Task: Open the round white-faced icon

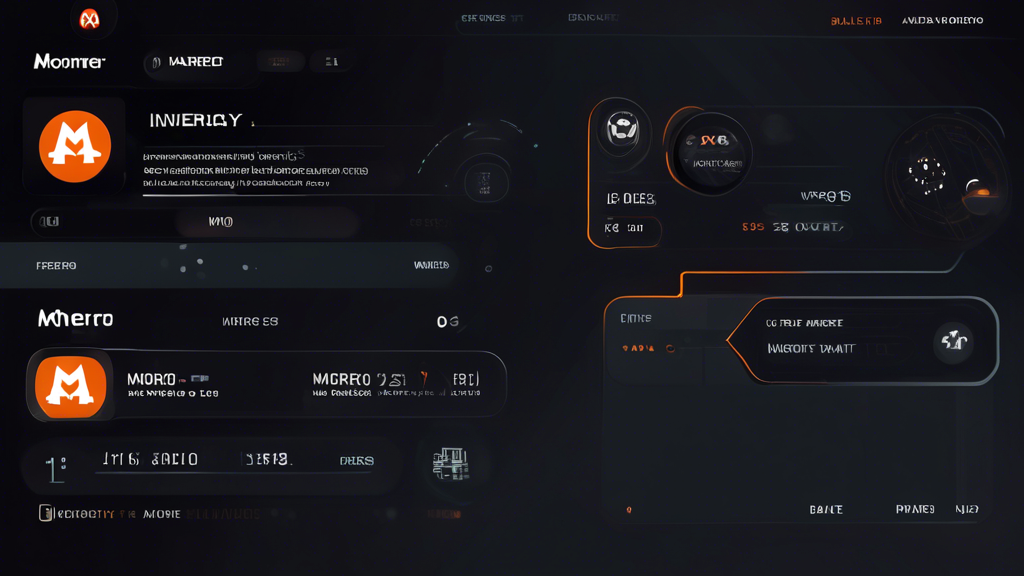Action: [x=621, y=130]
